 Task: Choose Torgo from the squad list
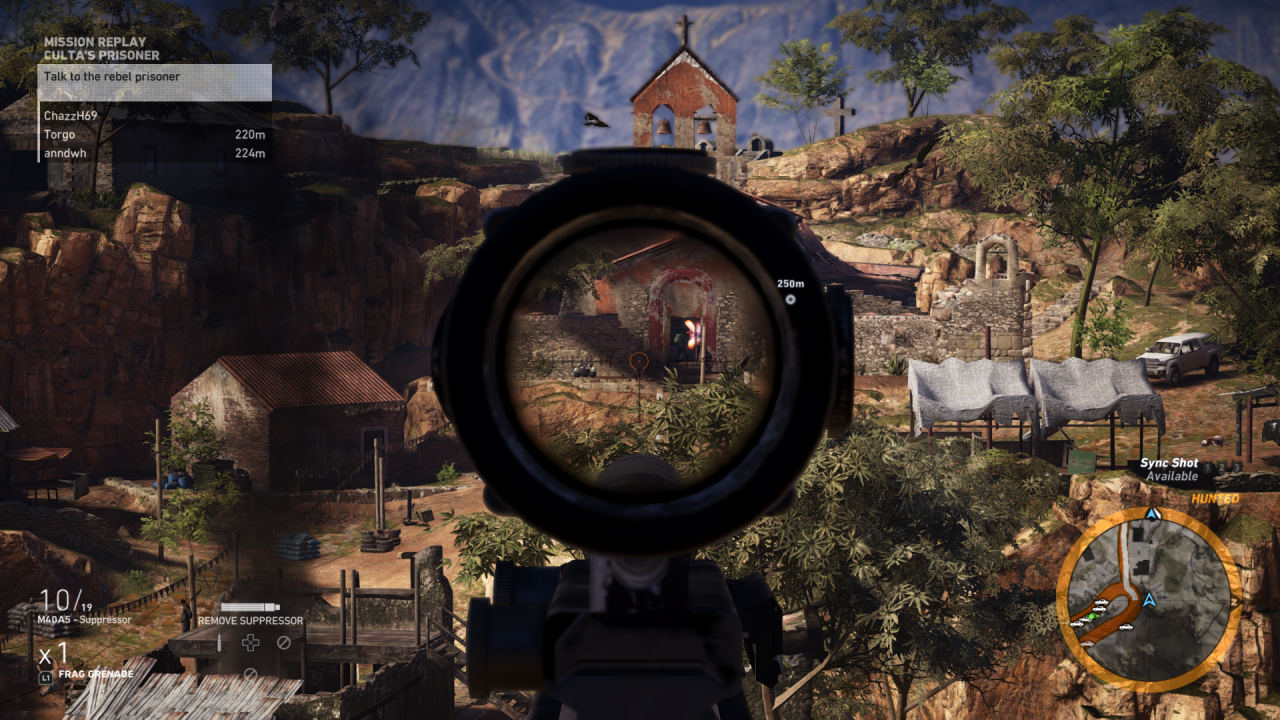[x=60, y=135]
